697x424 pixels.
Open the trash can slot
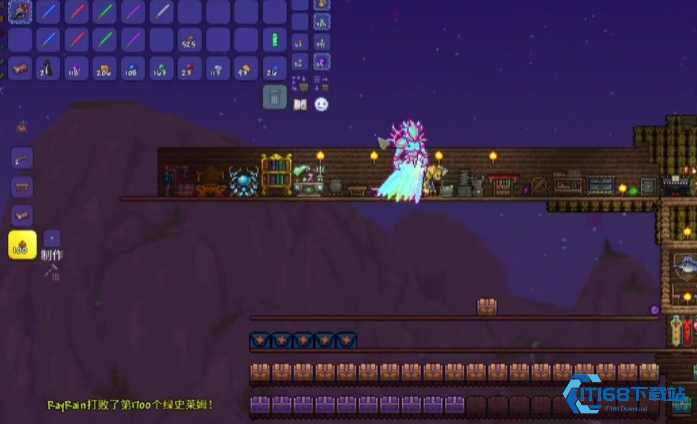coord(275,97)
